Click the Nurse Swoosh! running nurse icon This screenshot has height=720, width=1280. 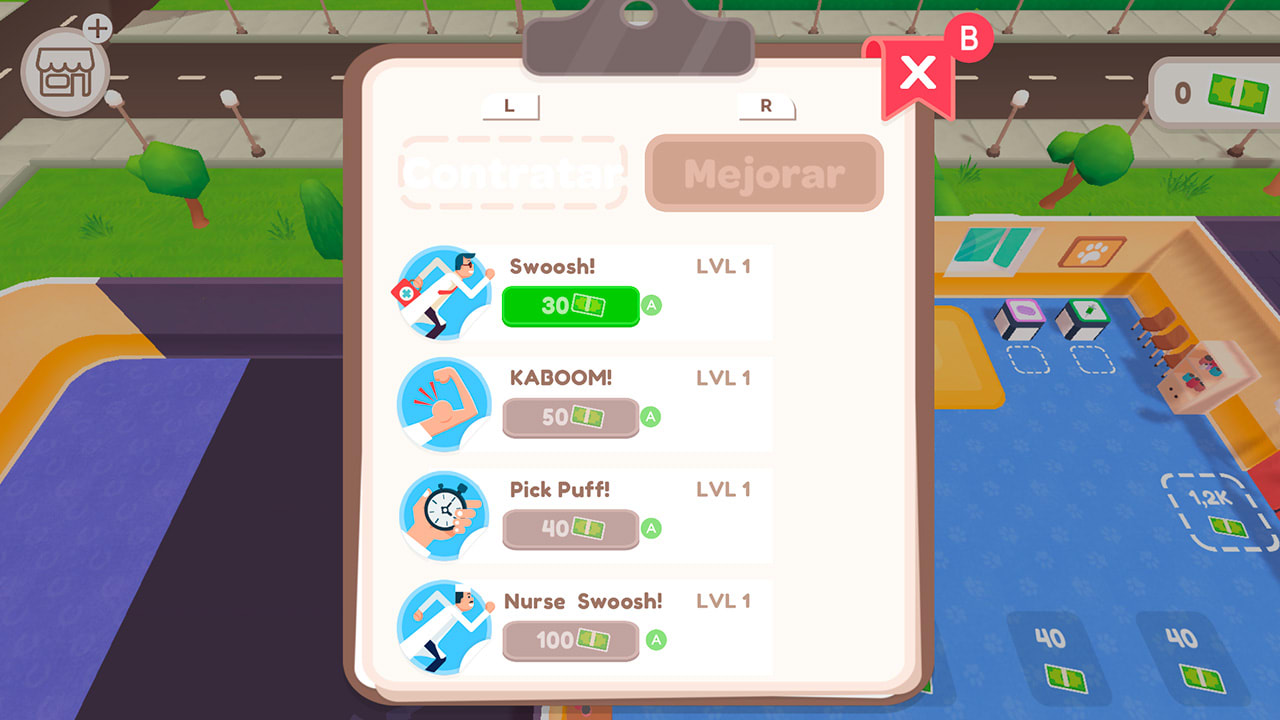pyautogui.click(x=443, y=626)
